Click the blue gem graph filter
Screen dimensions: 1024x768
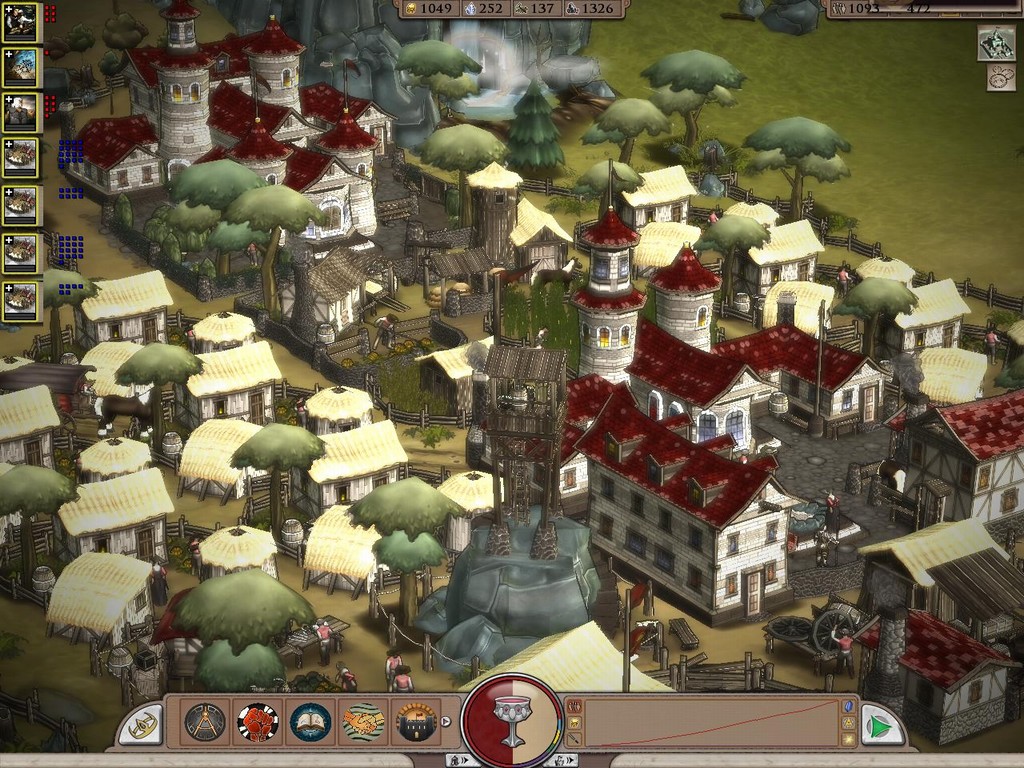point(849,706)
